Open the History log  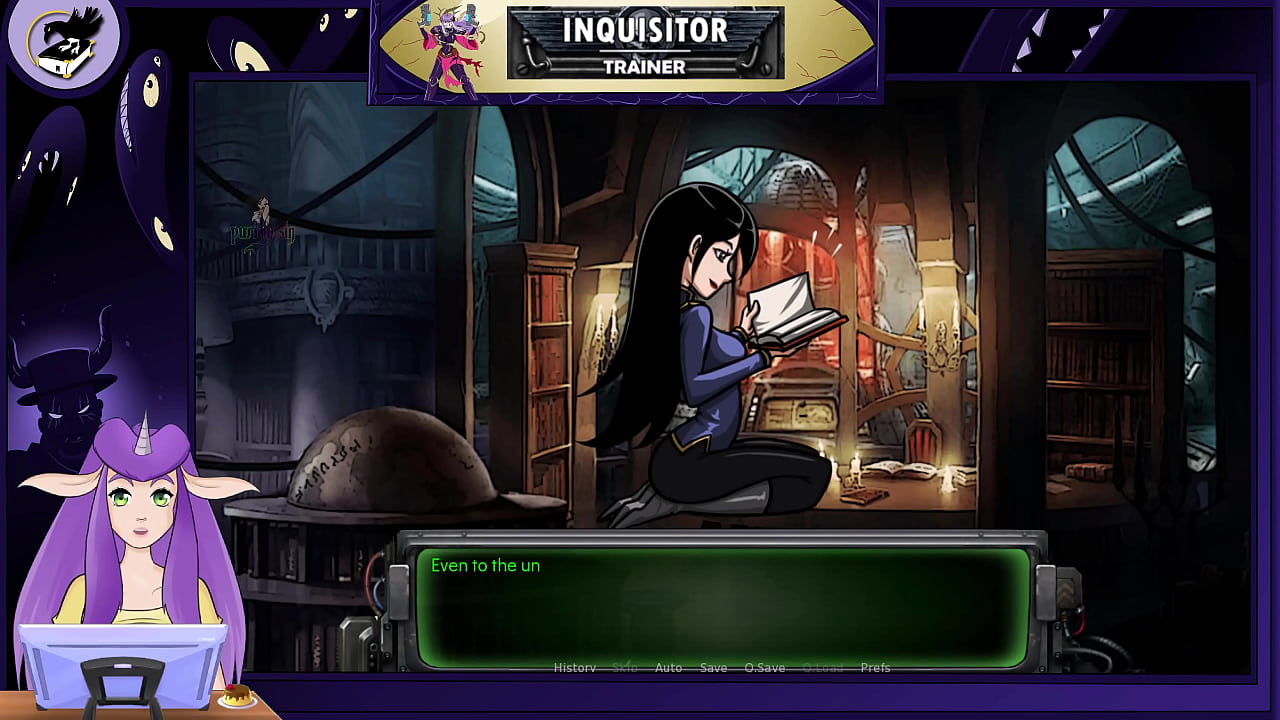click(575, 667)
